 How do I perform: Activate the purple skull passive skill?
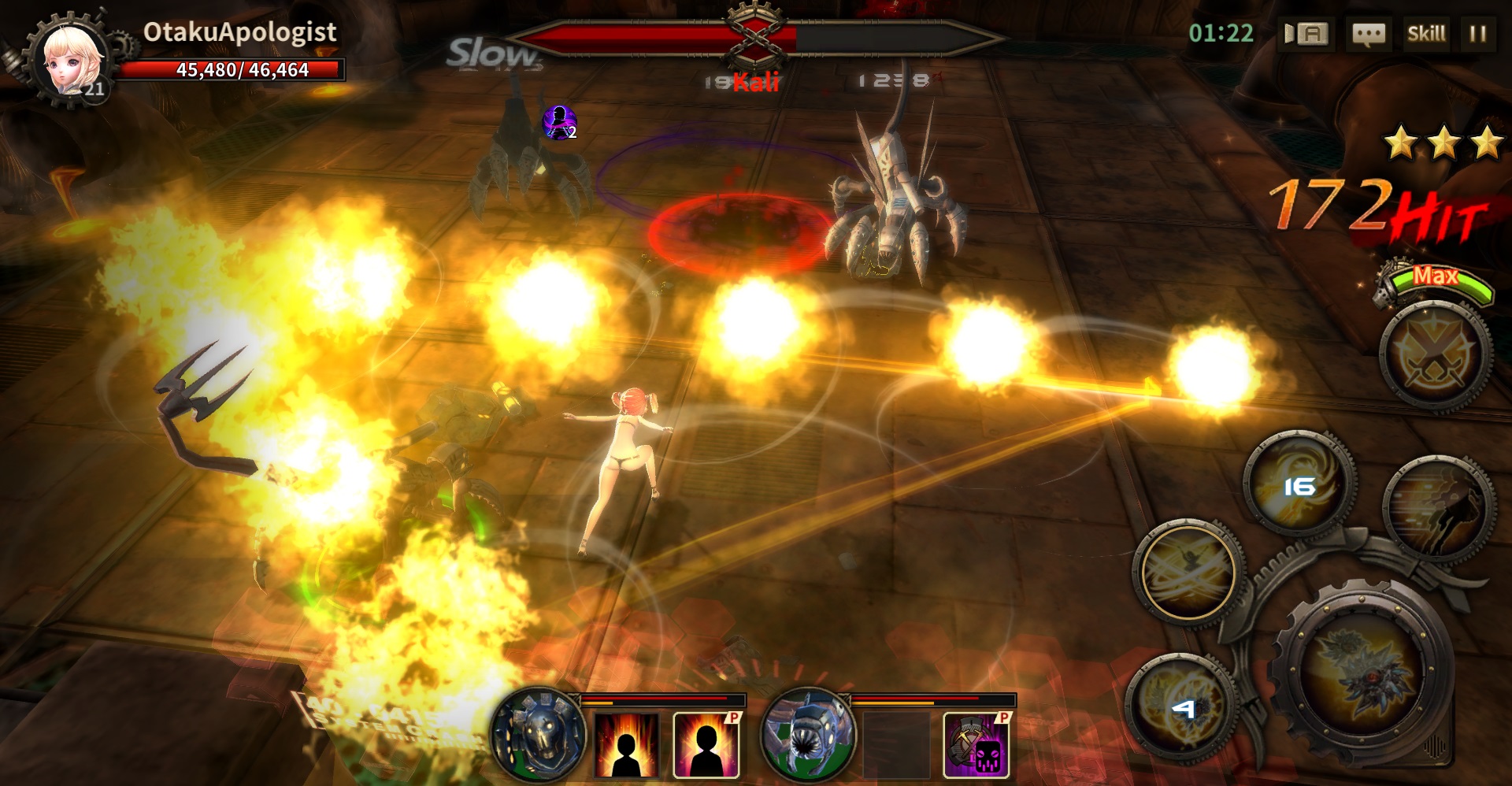[x=976, y=745]
